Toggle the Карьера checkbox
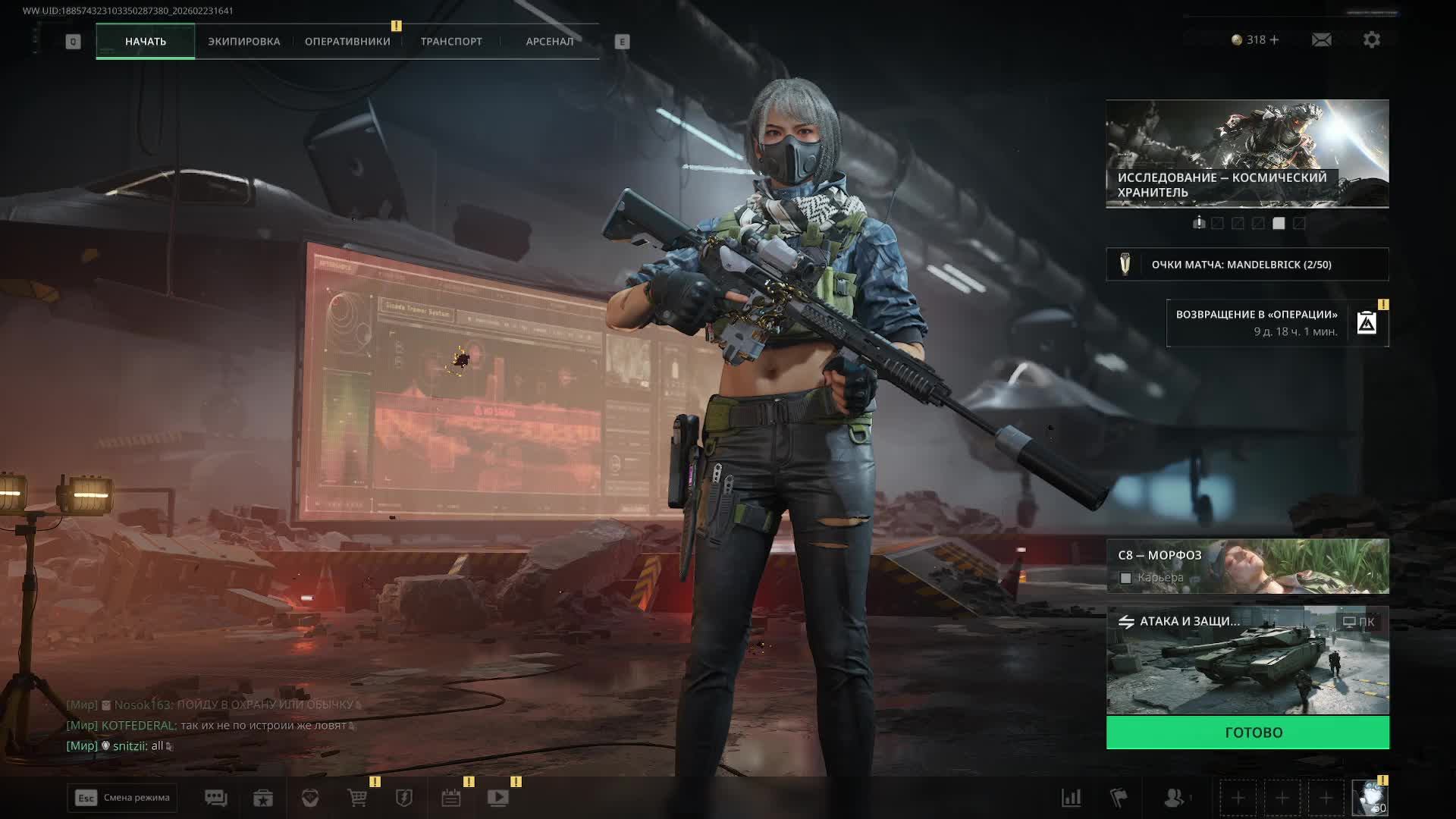 [x=1126, y=579]
